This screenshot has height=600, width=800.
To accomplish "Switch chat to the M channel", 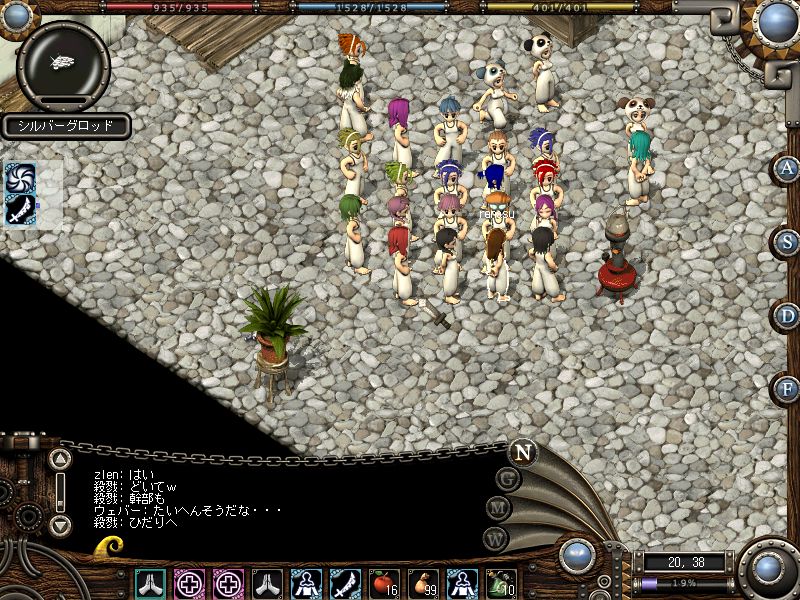I will 499,508.
